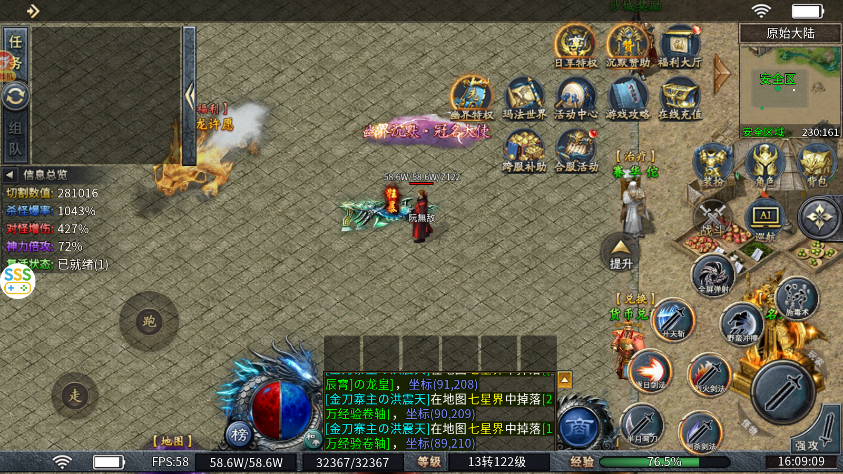Image resolution: width=843 pixels, height=474 pixels.
Task: Activate the 野蛮冲撞 charge skill
Action: pyautogui.click(x=740, y=323)
